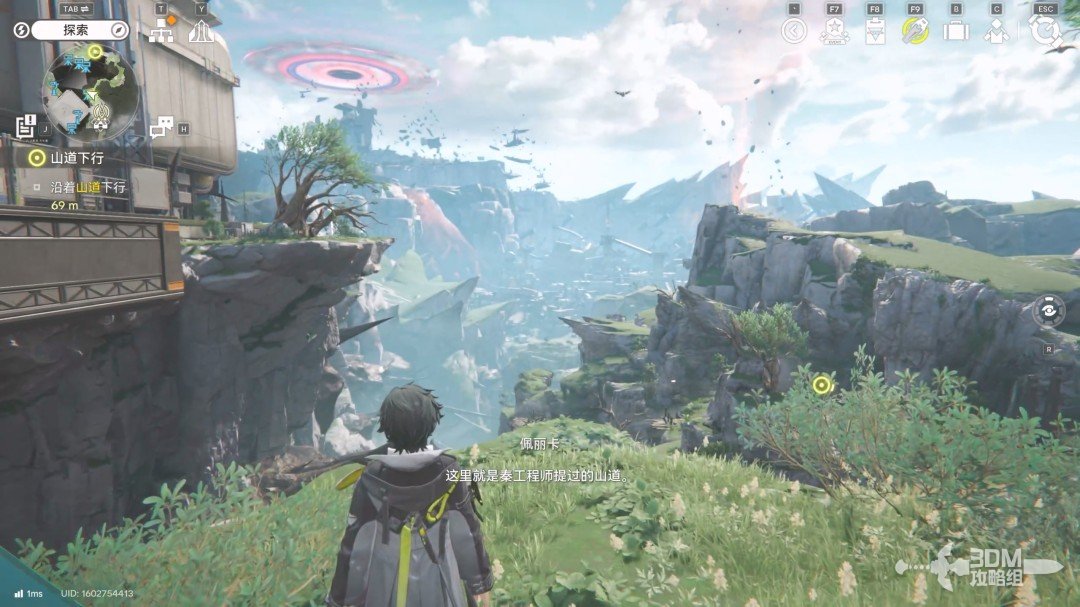Open the Event star badge icon

coord(834,31)
